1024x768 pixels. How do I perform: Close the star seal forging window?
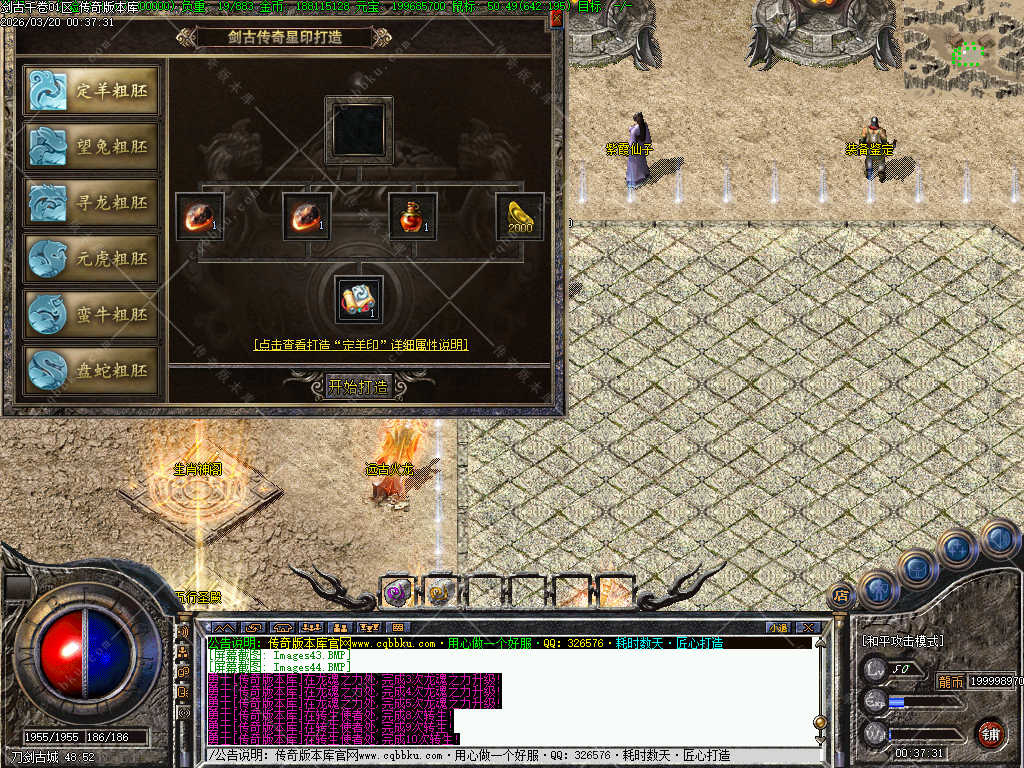point(556,17)
